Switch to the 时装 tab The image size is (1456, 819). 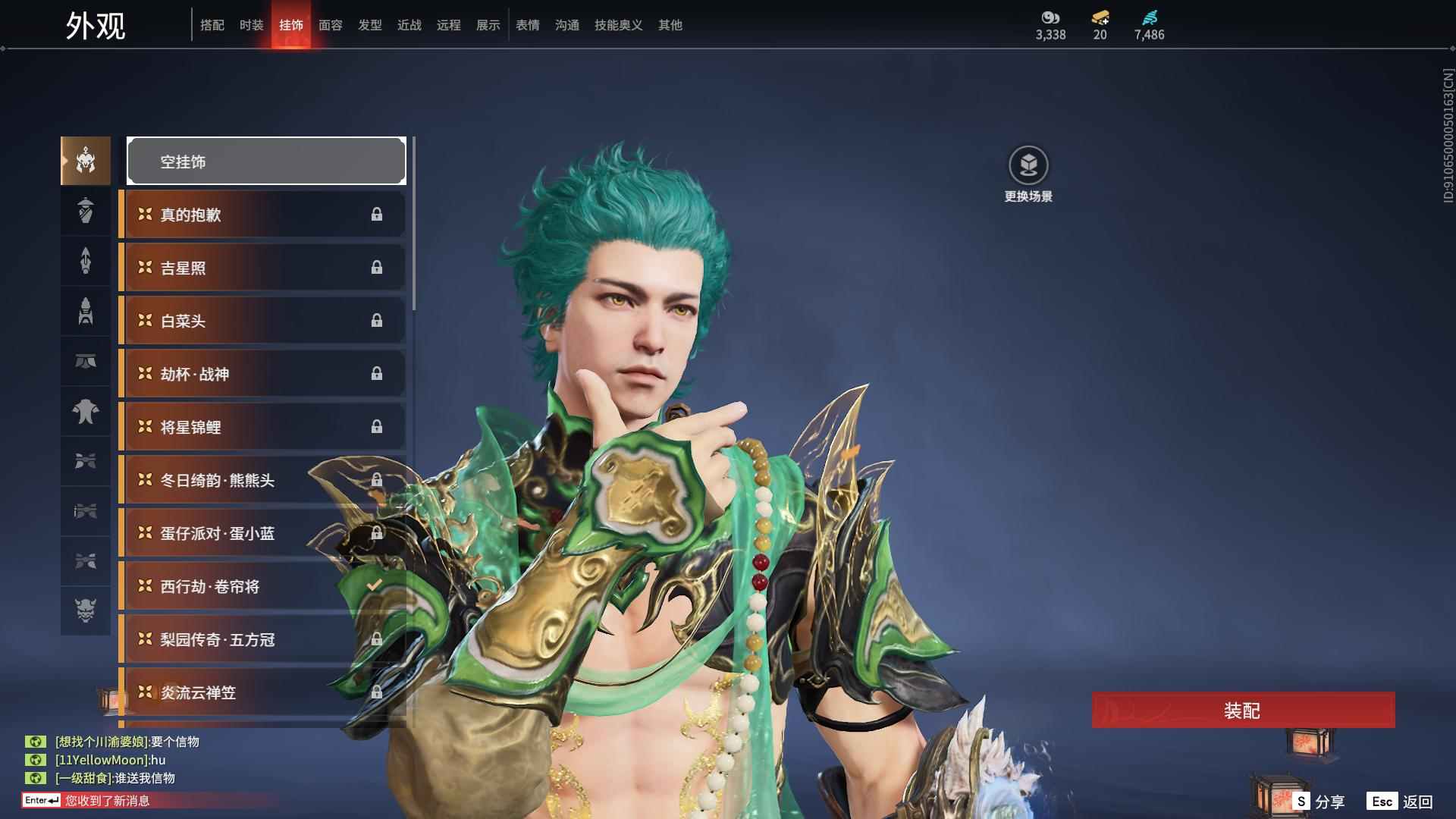[x=251, y=25]
